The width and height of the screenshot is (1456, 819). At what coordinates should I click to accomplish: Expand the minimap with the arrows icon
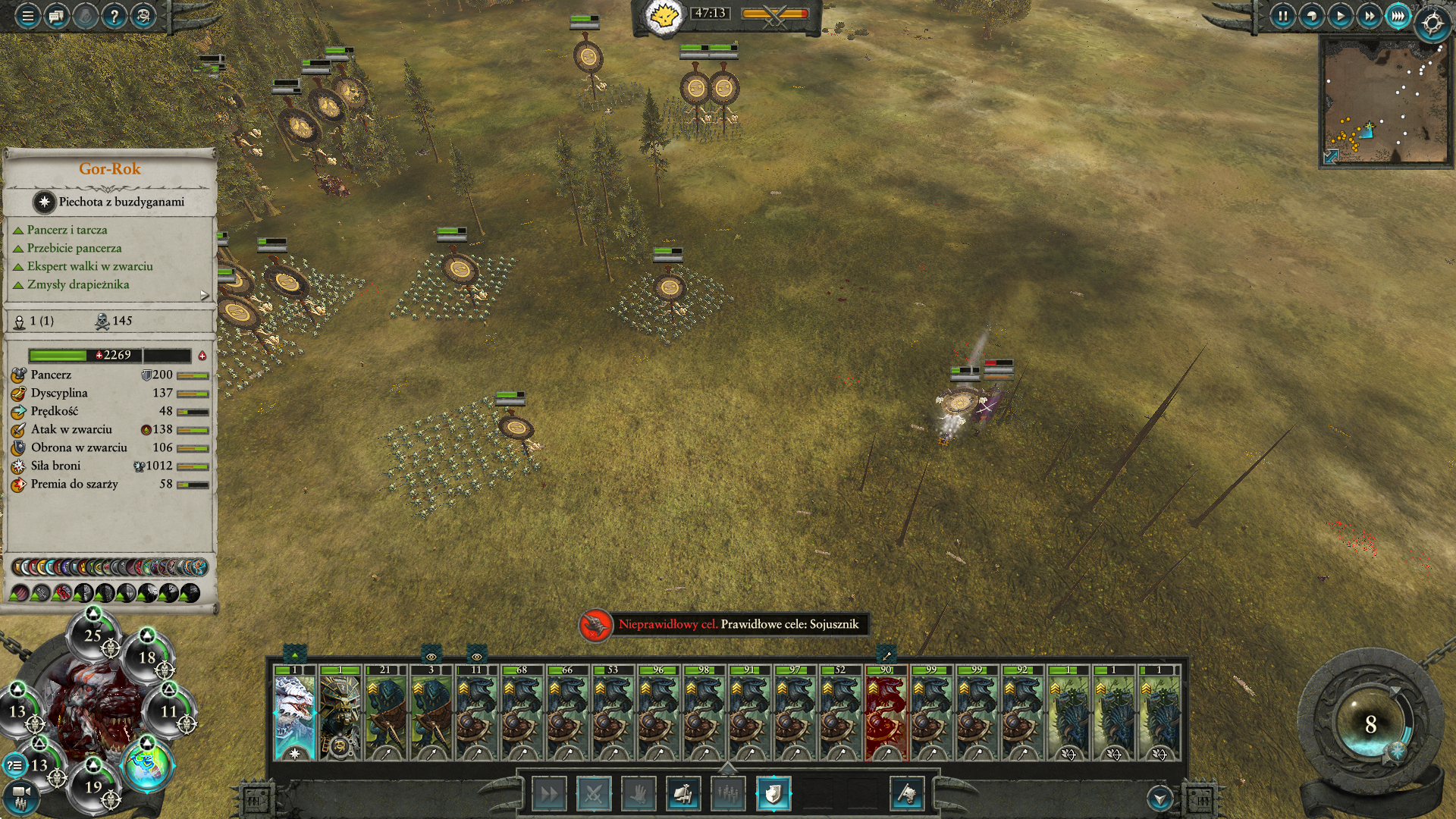[1331, 156]
